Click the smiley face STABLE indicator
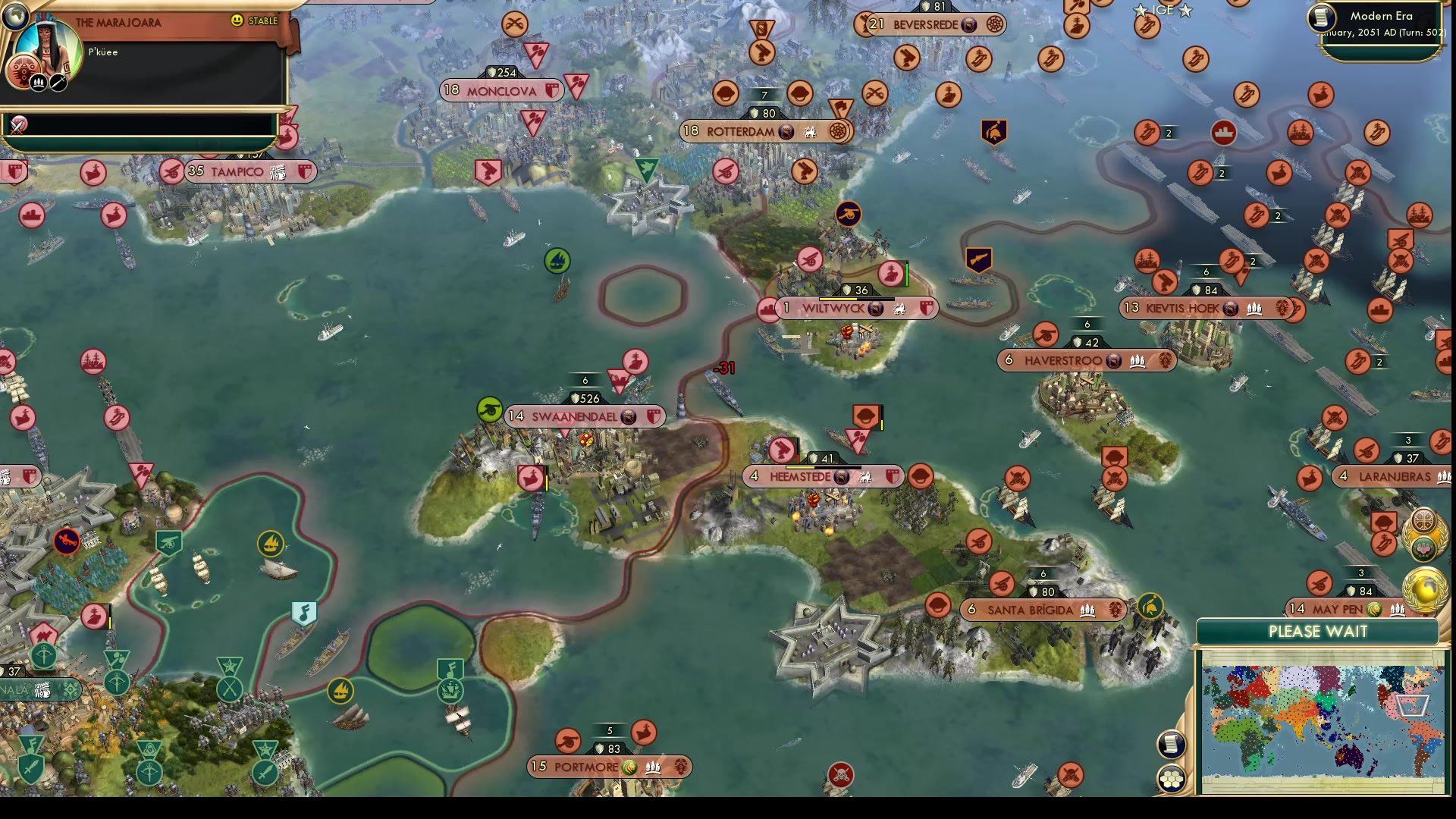Image resolution: width=1456 pixels, height=819 pixels. pyautogui.click(x=238, y=21)
